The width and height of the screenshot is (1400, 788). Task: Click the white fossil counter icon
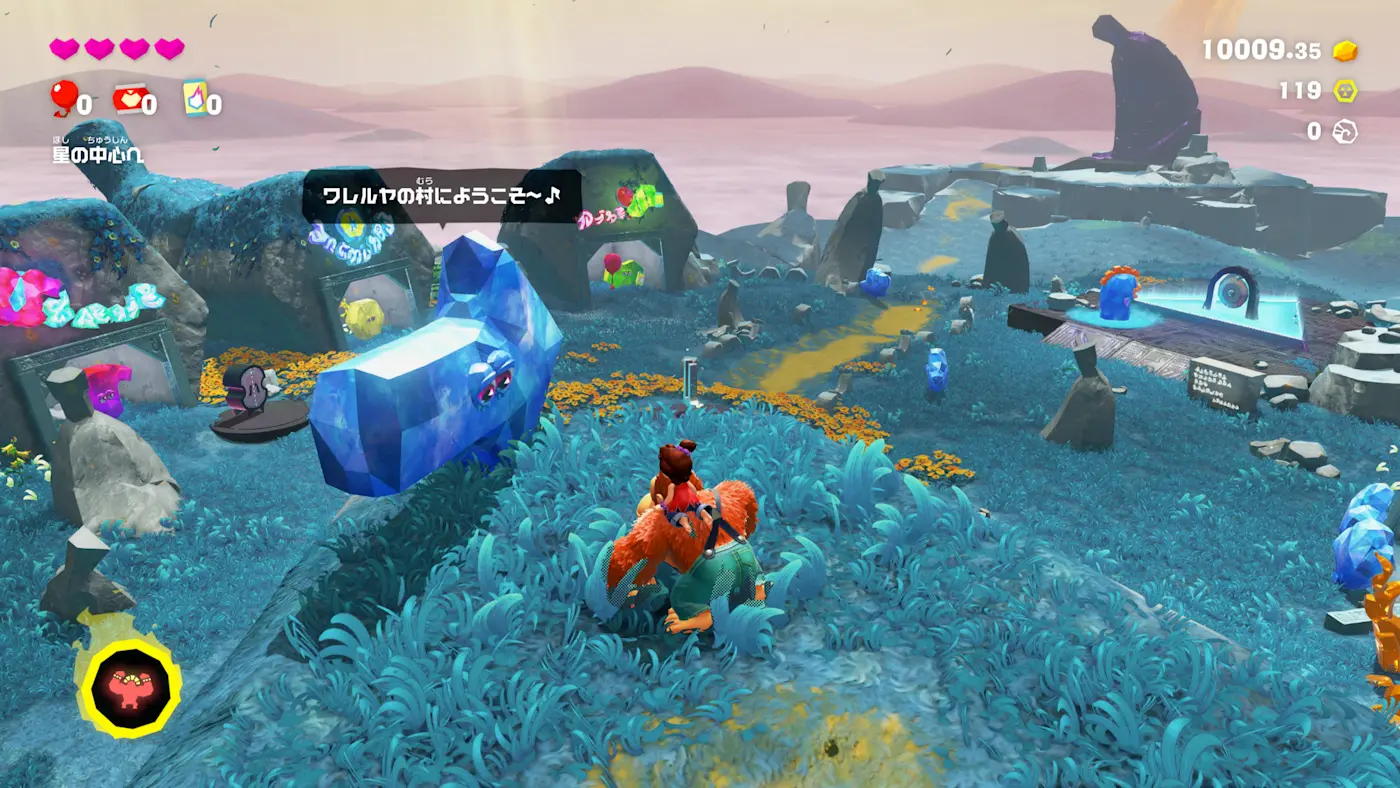coord(1346,131)
